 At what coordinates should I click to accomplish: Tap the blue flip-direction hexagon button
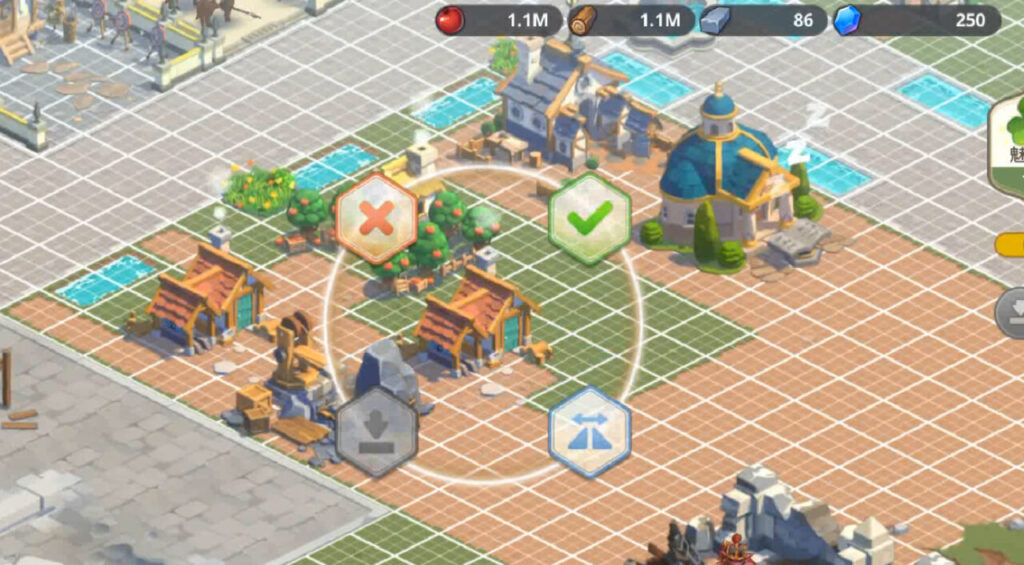click(589, 431)
